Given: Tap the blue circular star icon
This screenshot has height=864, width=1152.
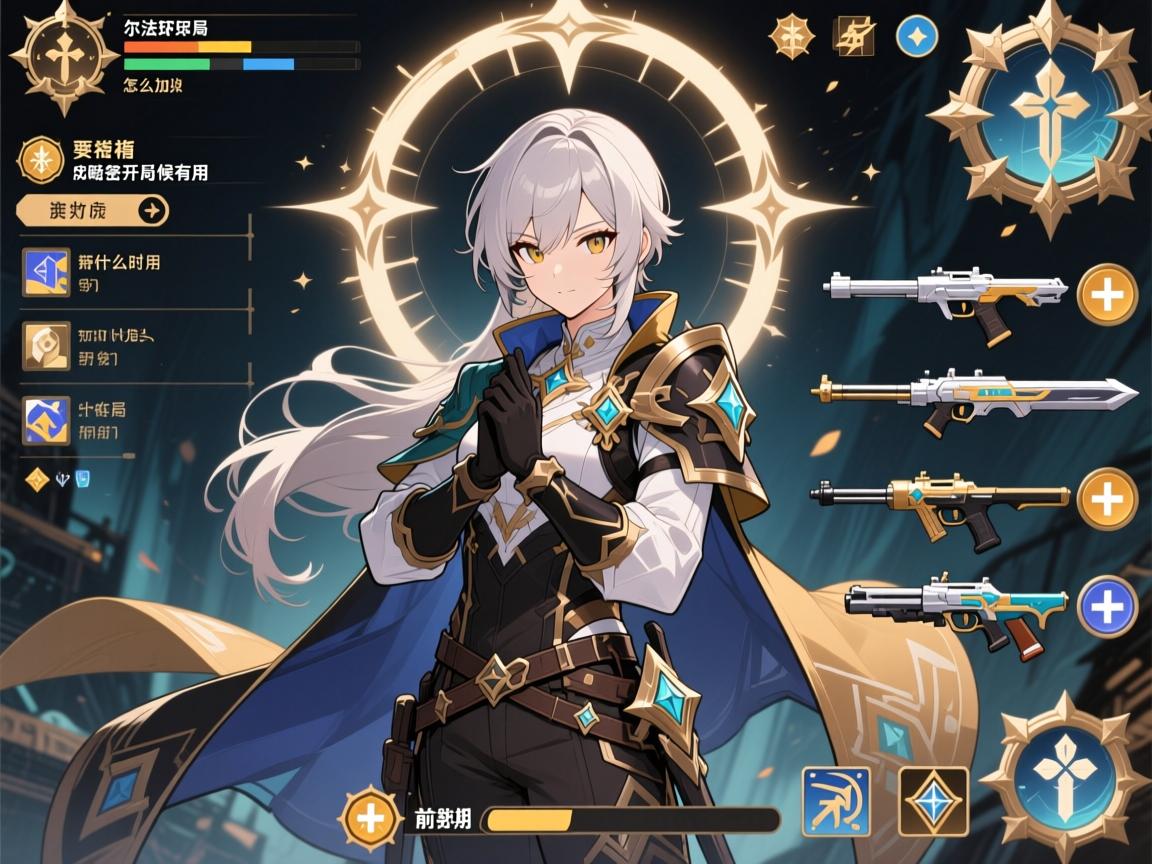Looking at the screenshot, I should coord(915,36).
